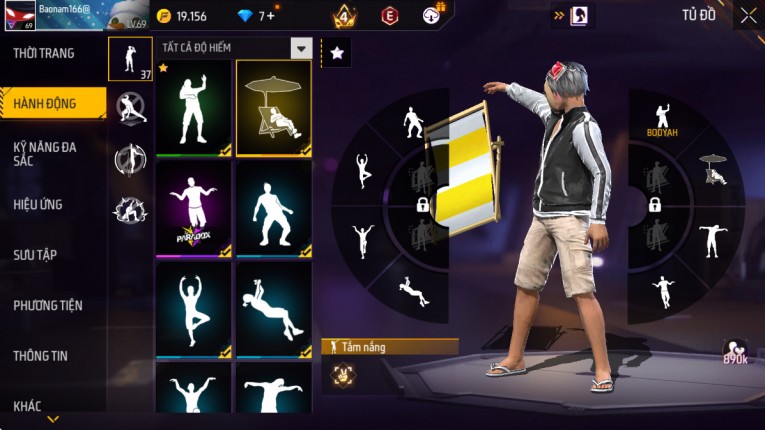The height and width of the screenshot is (430, 765).
Task: Open the Thời Trang category
Action: click(x=44, y=53)
